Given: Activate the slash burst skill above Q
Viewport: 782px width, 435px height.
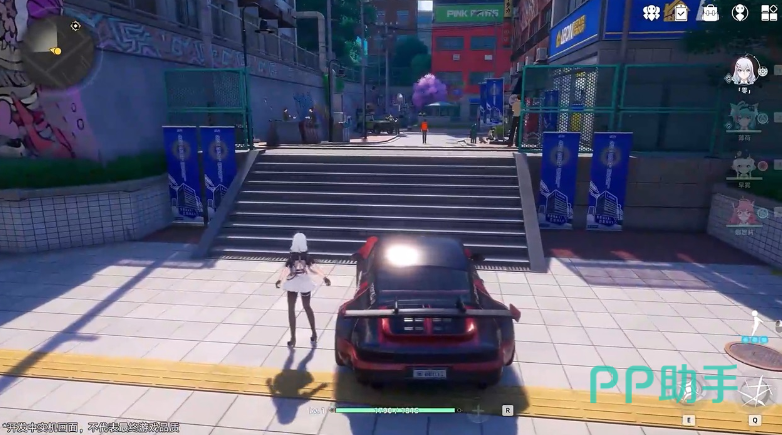Looking at the screenshot, I should pos(757,392).
